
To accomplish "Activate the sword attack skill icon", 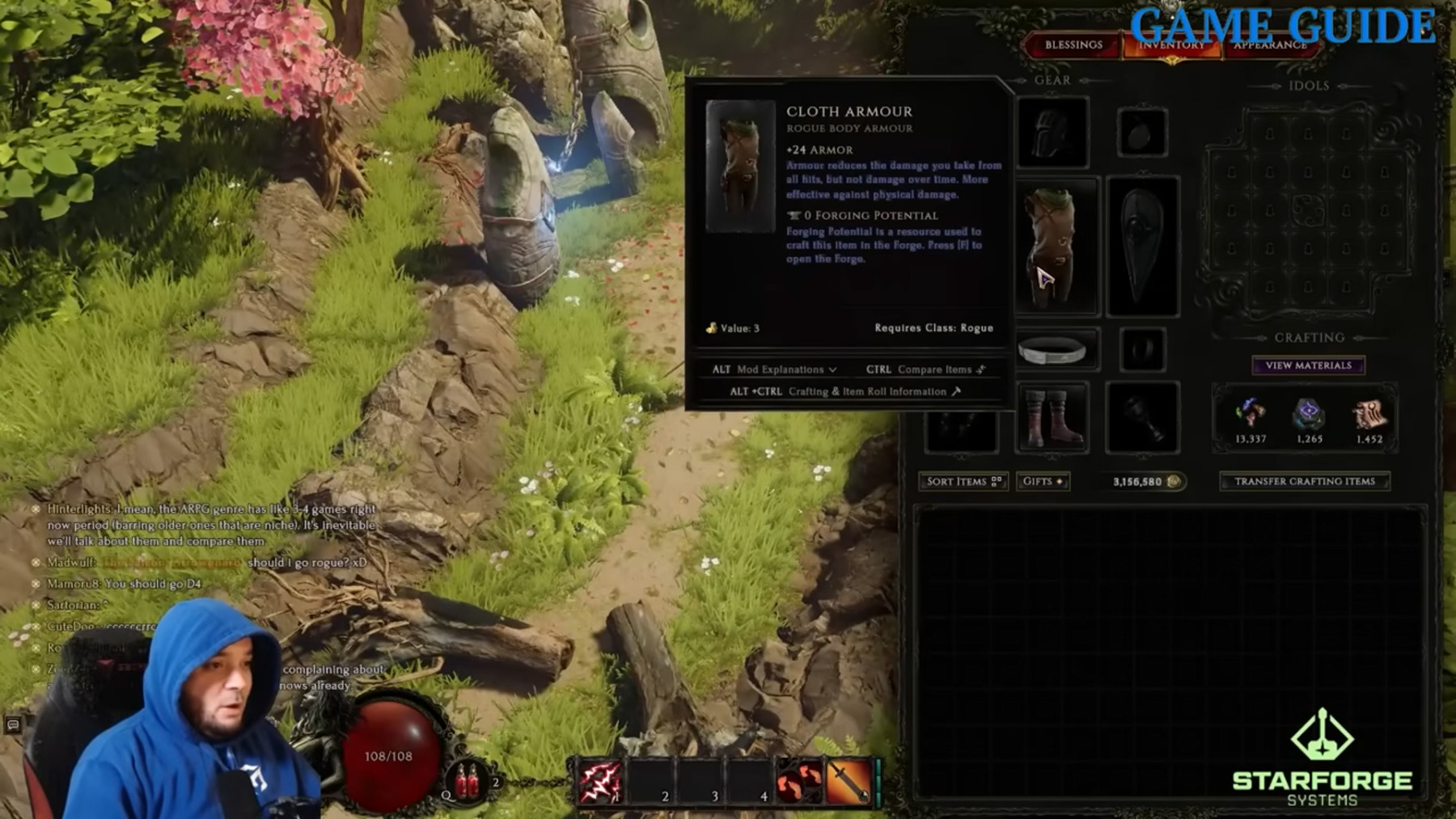I will coord(849,781).
